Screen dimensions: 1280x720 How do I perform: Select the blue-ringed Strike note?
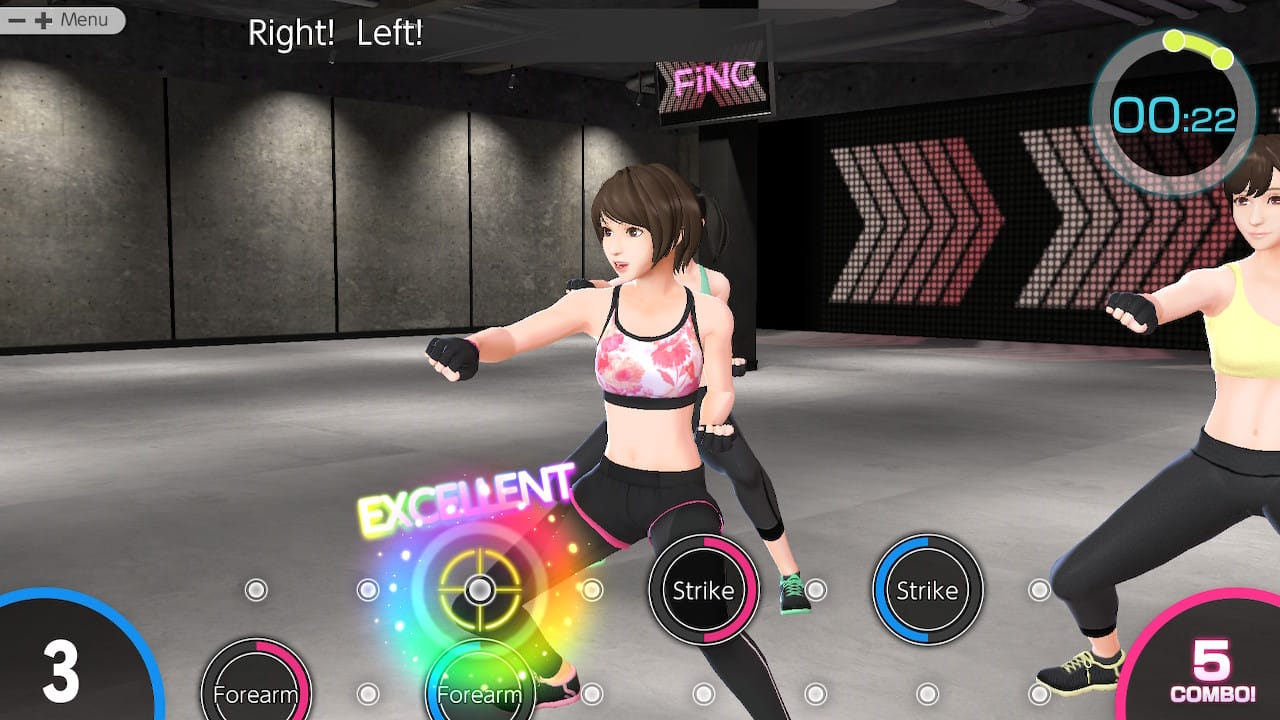pyautogui.click(x=927, y=590)
